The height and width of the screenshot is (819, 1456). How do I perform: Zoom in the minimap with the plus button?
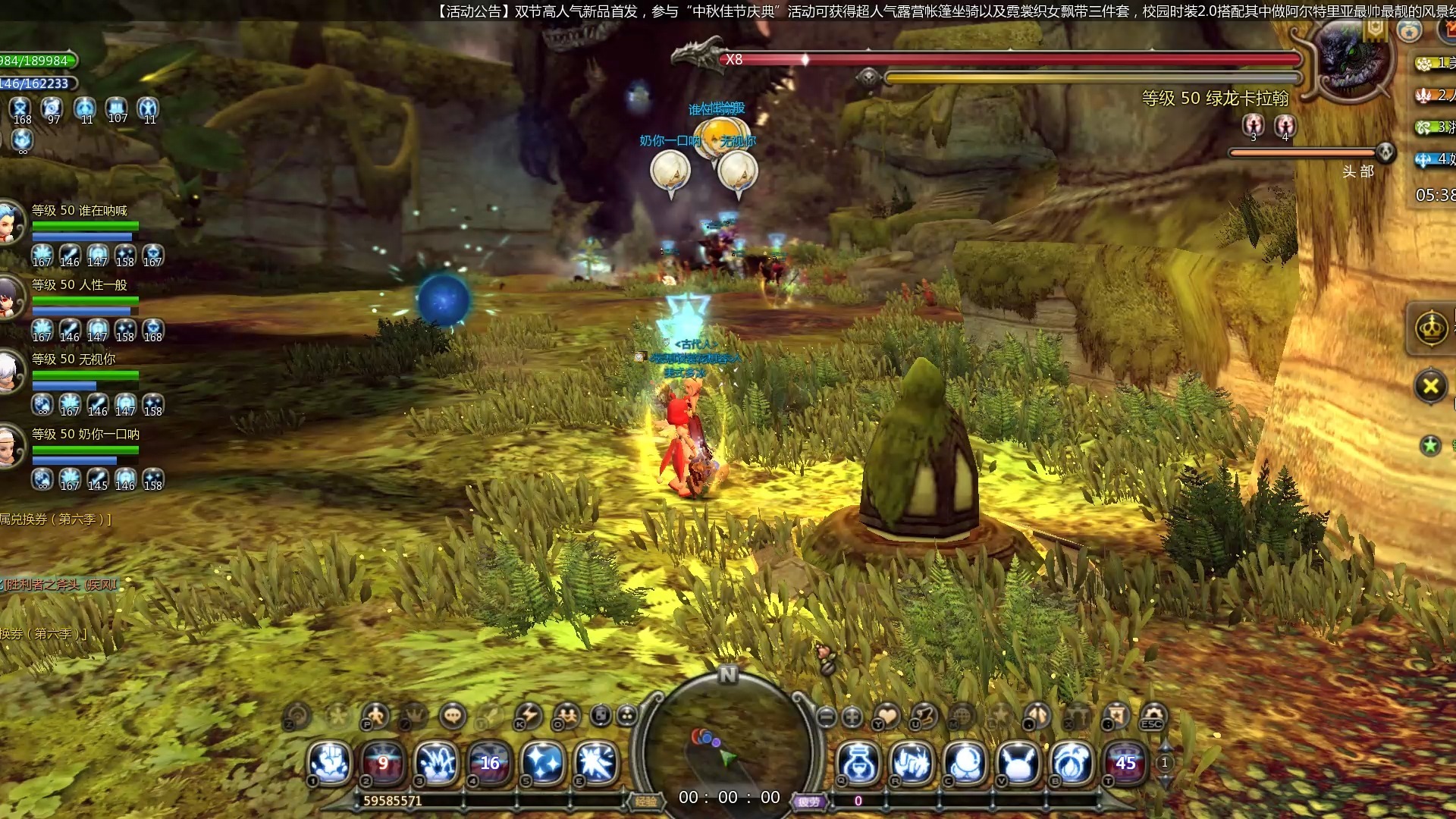pos(852,716)
